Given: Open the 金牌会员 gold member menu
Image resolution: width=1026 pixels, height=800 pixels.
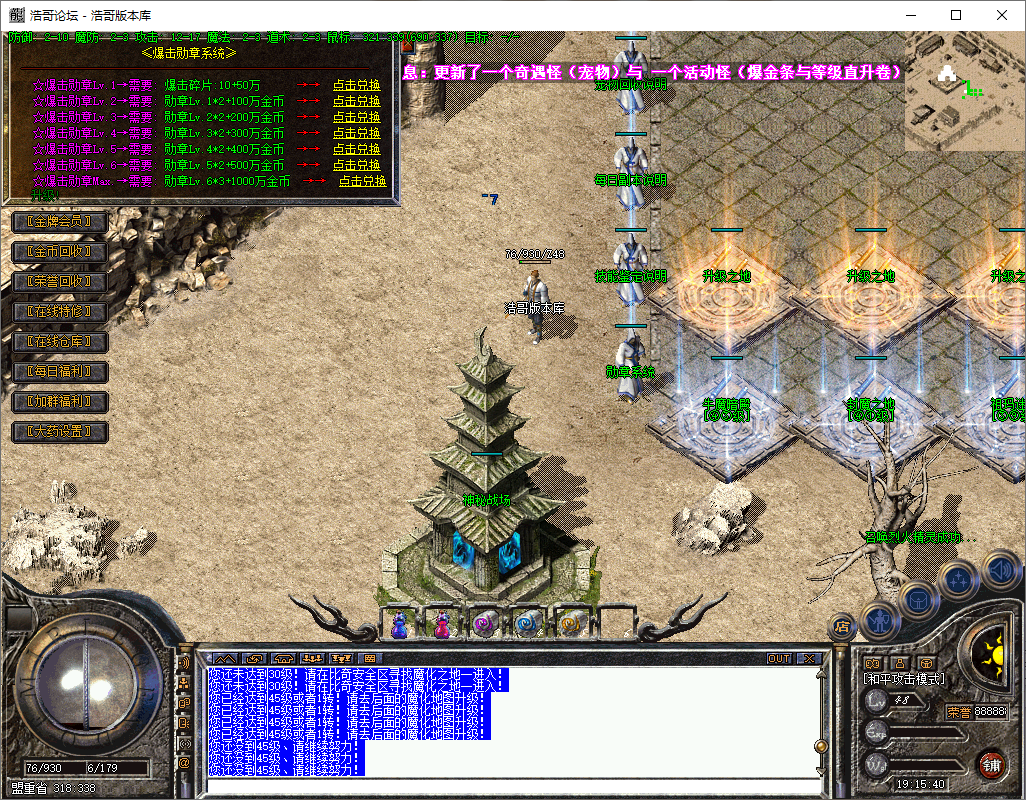Looking at the screenshot, I should [59, 221].
